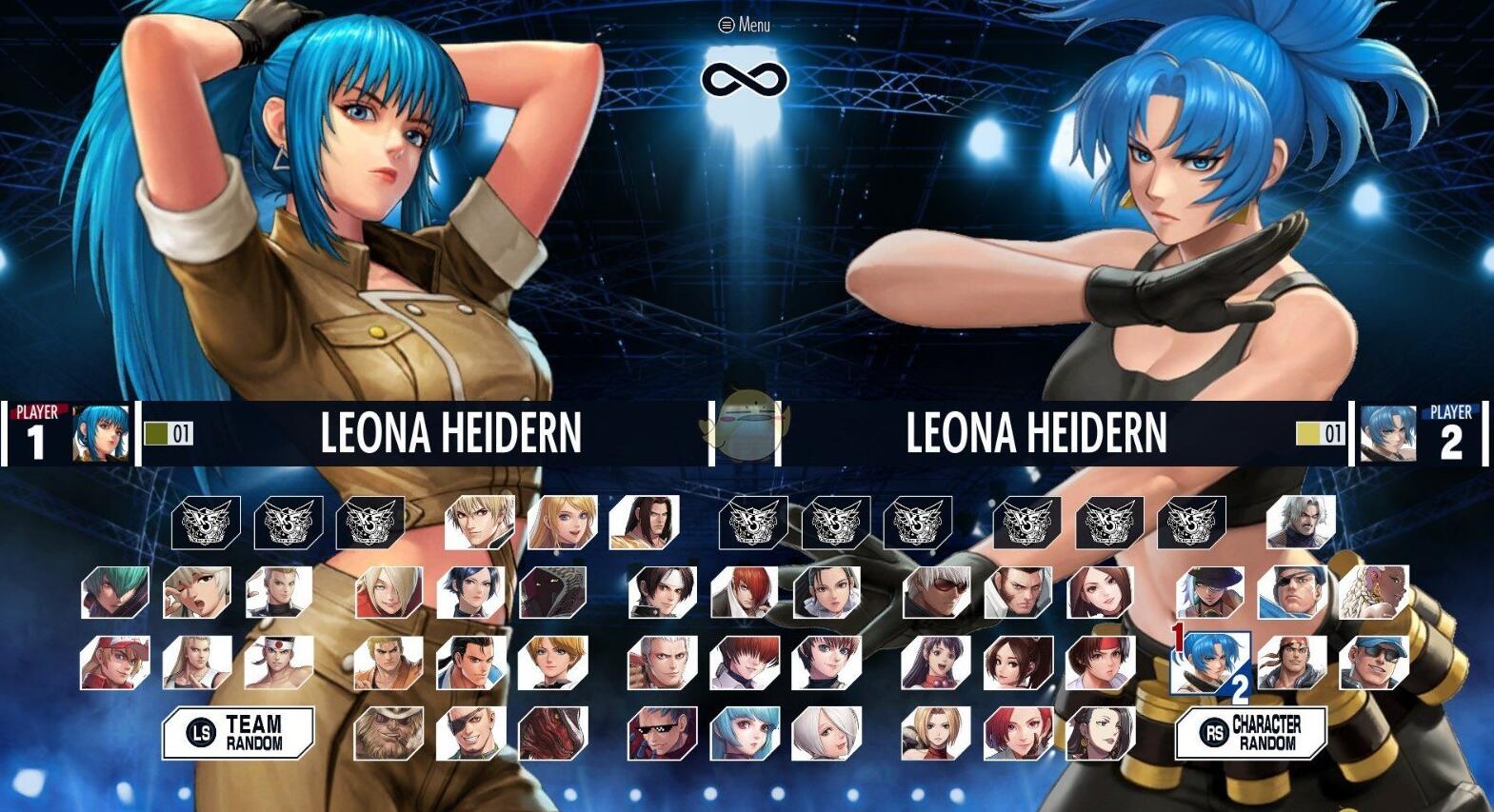The width and height of the screenshot is (1494, 812).
Task: Select Heidern in the blue beret
Action: pos(1292,592)
